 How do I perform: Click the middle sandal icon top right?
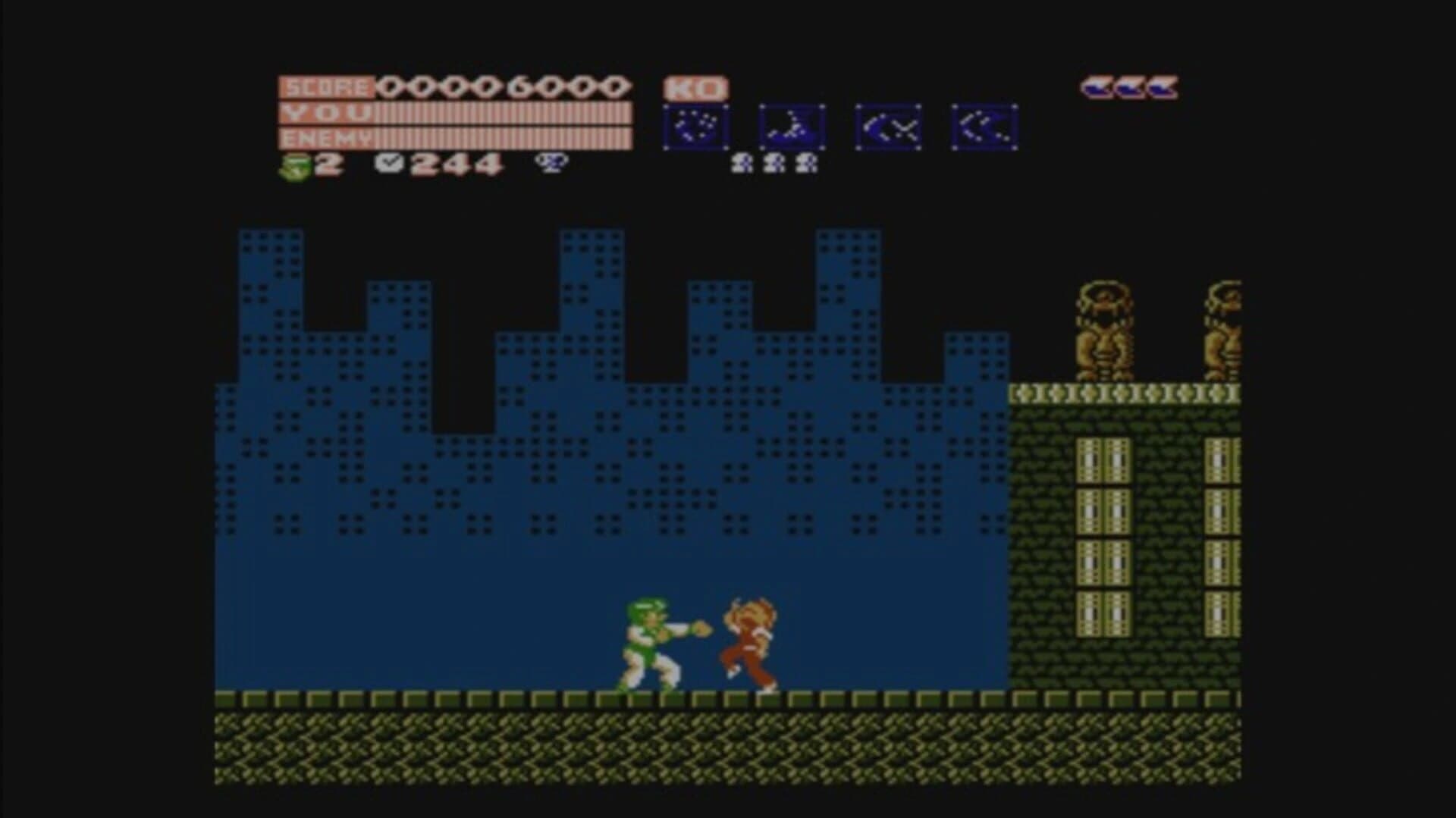(1130, 88)
